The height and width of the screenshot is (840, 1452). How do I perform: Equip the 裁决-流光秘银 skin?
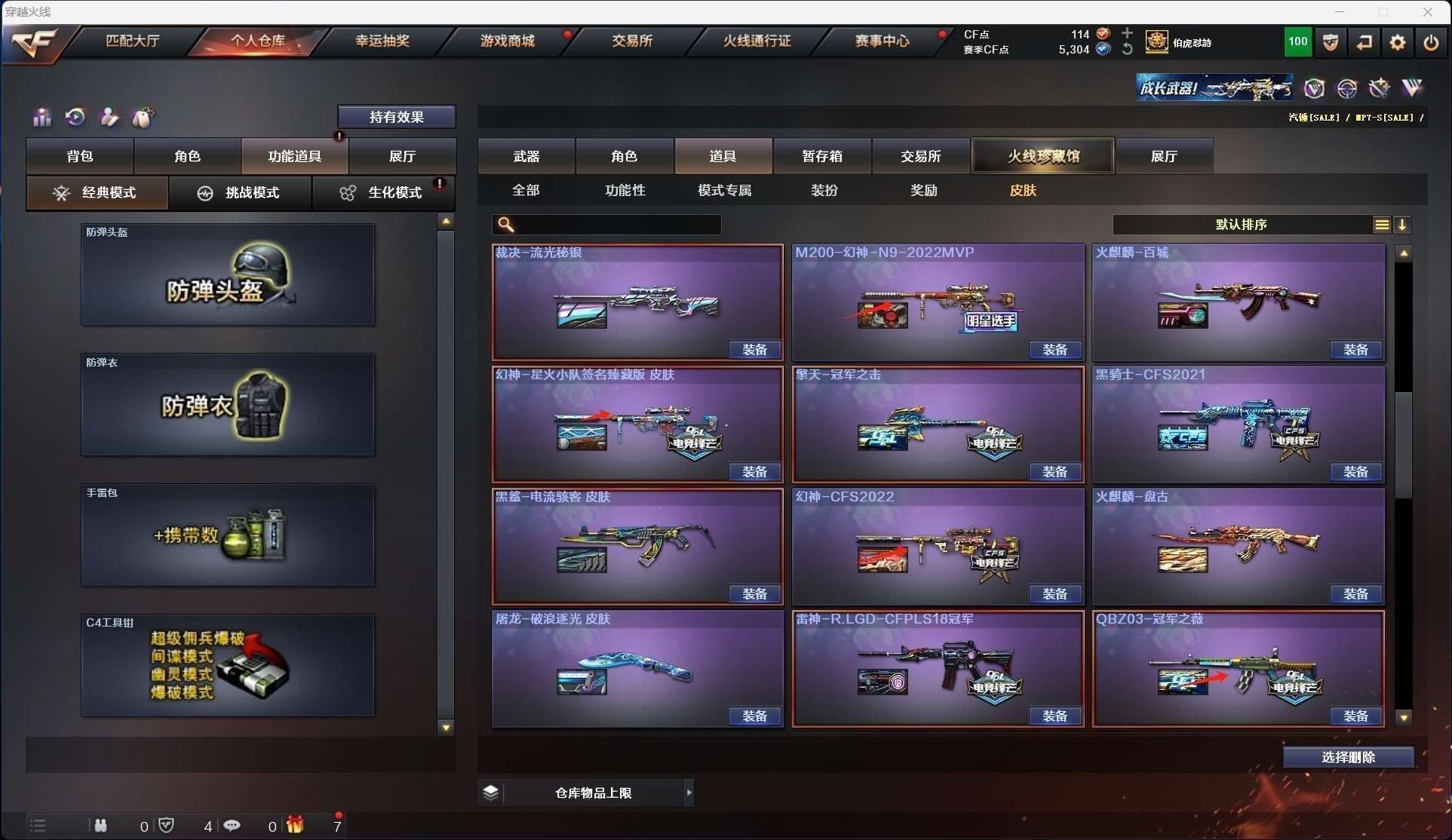point(754,350)
